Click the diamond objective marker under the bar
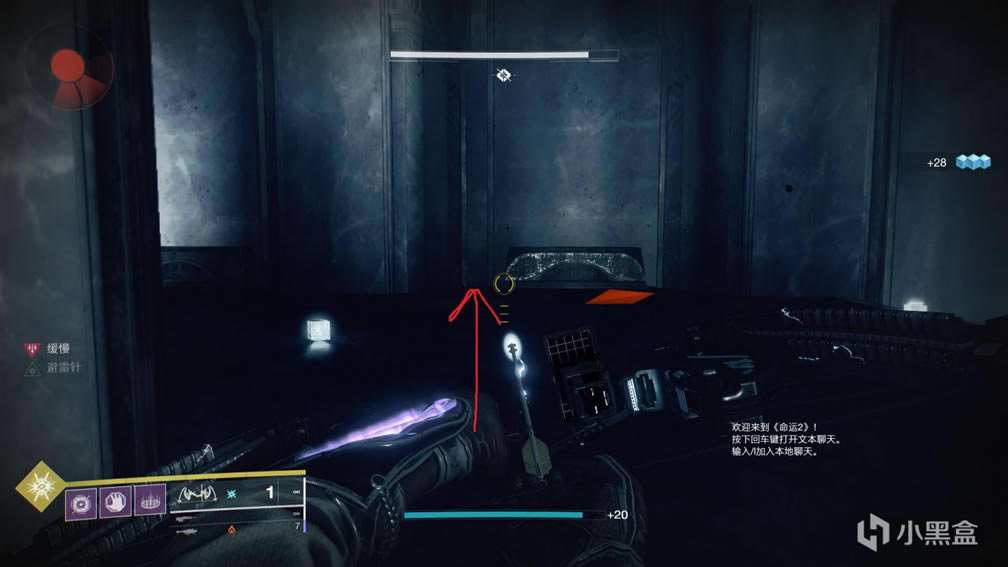This screenshot has height=567, width=1008. (504, 74)
